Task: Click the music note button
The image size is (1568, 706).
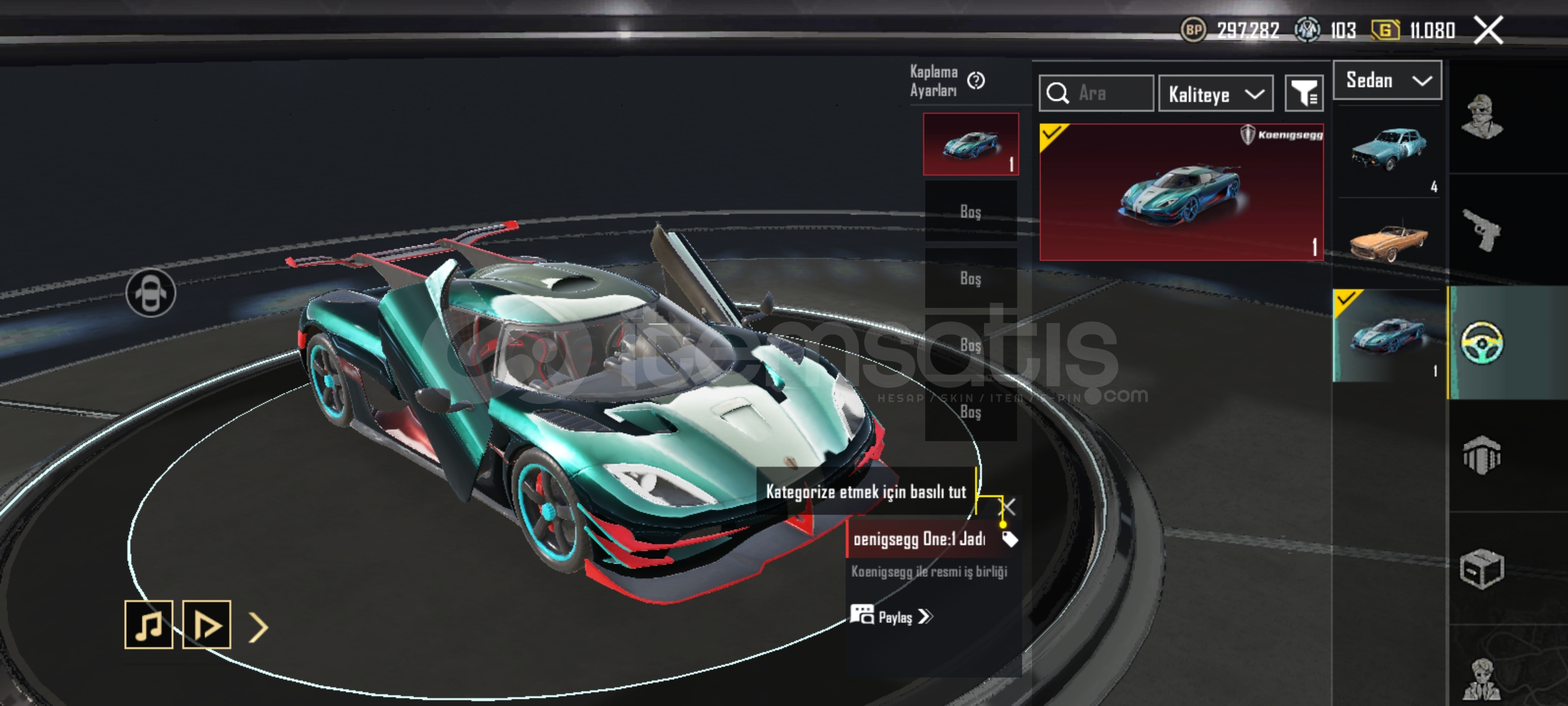Action: point(149,625)
